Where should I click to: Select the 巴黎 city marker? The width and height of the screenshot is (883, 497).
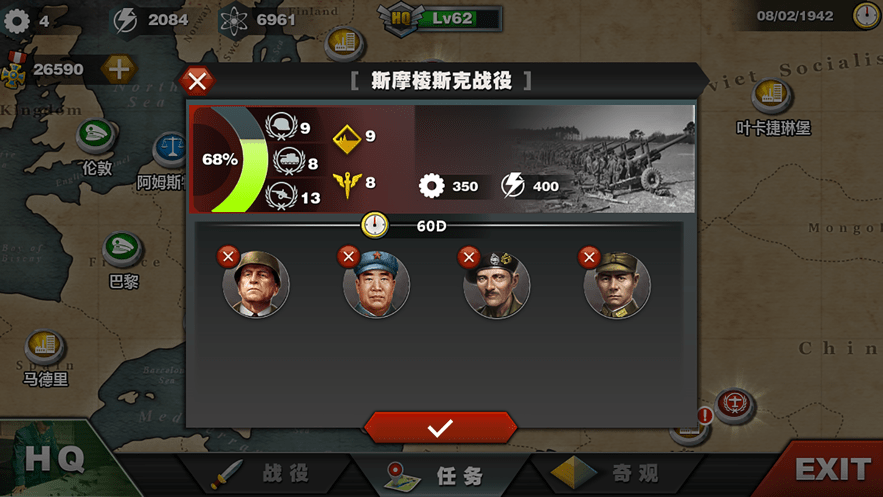123,250
